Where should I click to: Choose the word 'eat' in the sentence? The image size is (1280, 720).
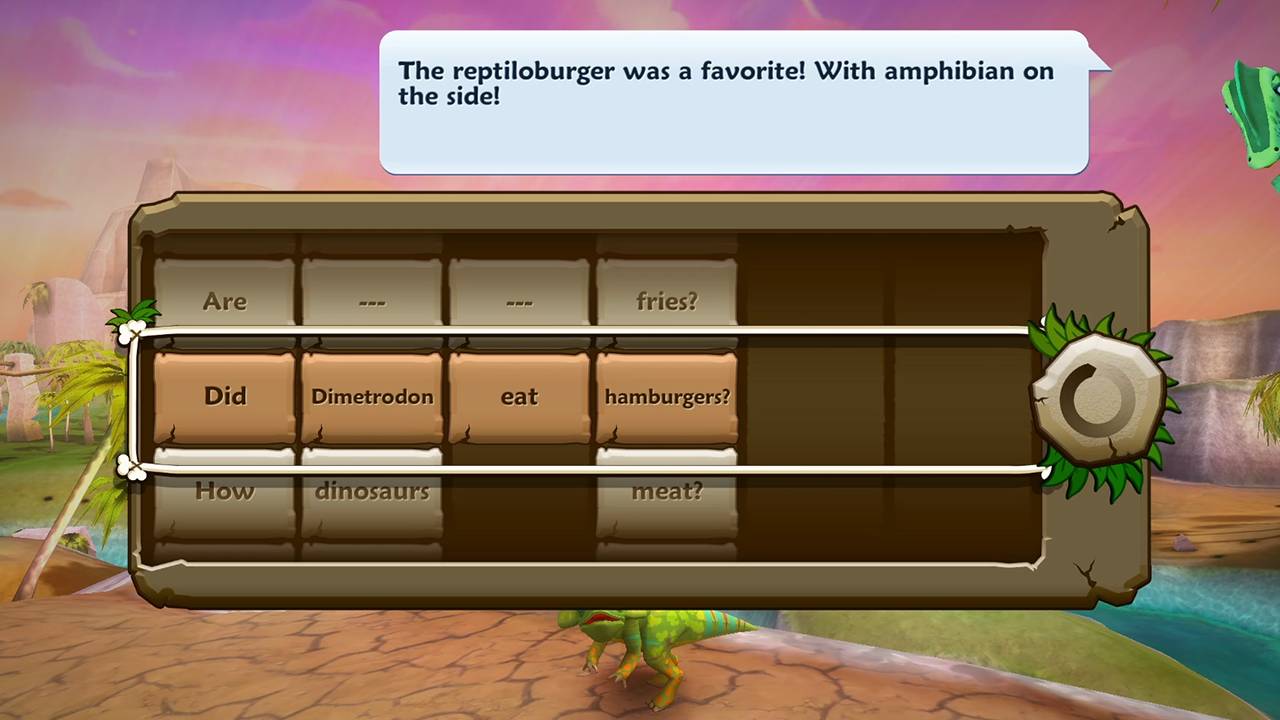click(x=518, y=396)
